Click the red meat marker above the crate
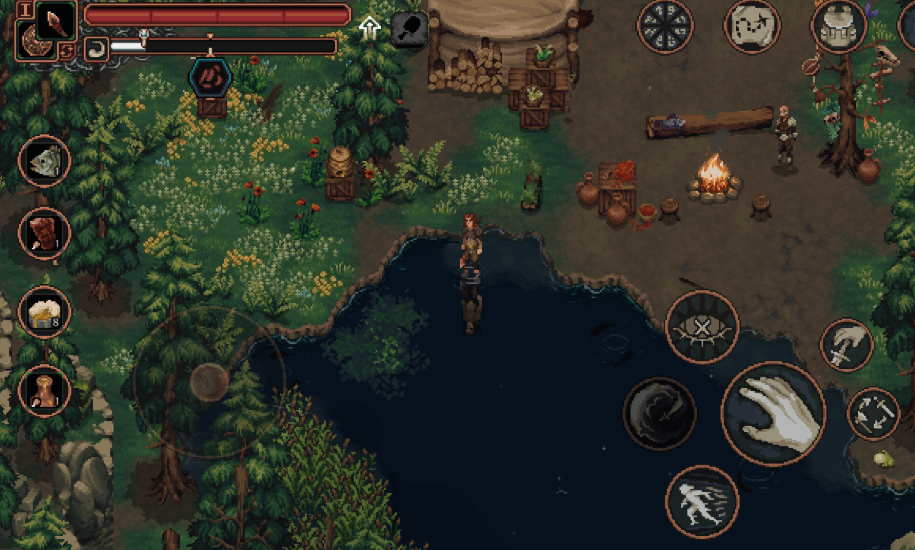 click(210, 76)
